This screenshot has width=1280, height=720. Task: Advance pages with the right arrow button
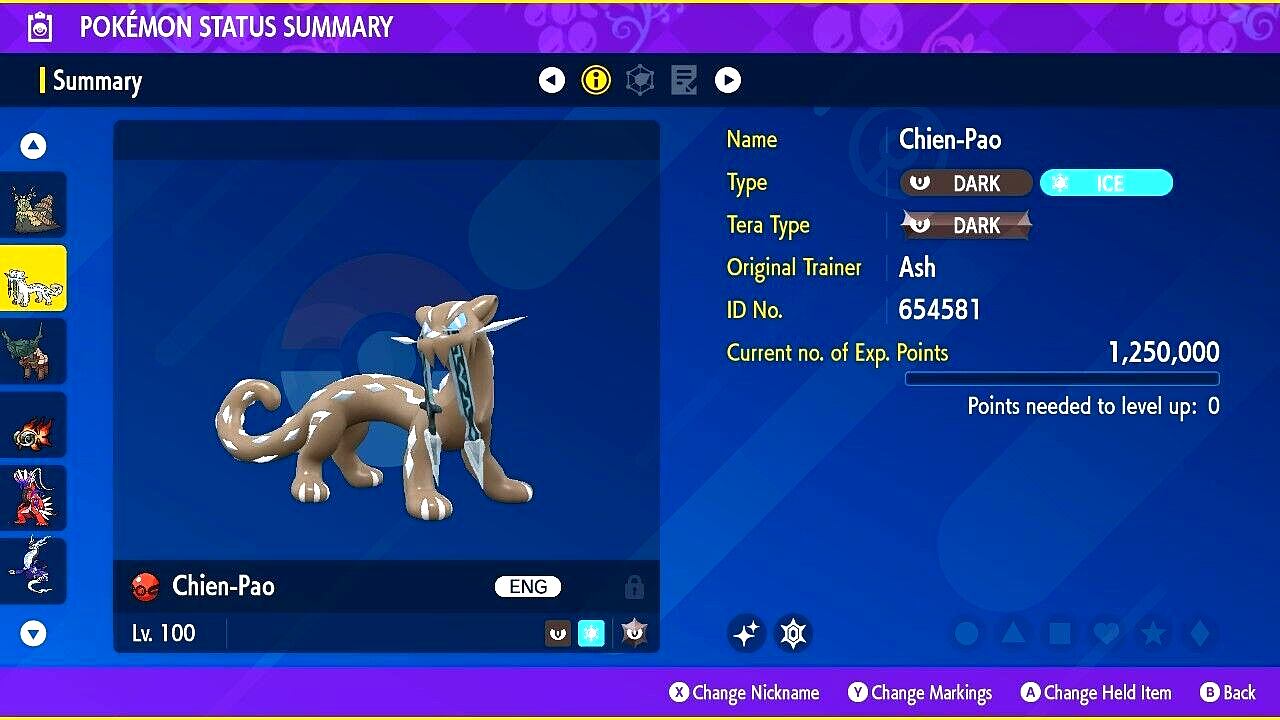pos(728,79)
